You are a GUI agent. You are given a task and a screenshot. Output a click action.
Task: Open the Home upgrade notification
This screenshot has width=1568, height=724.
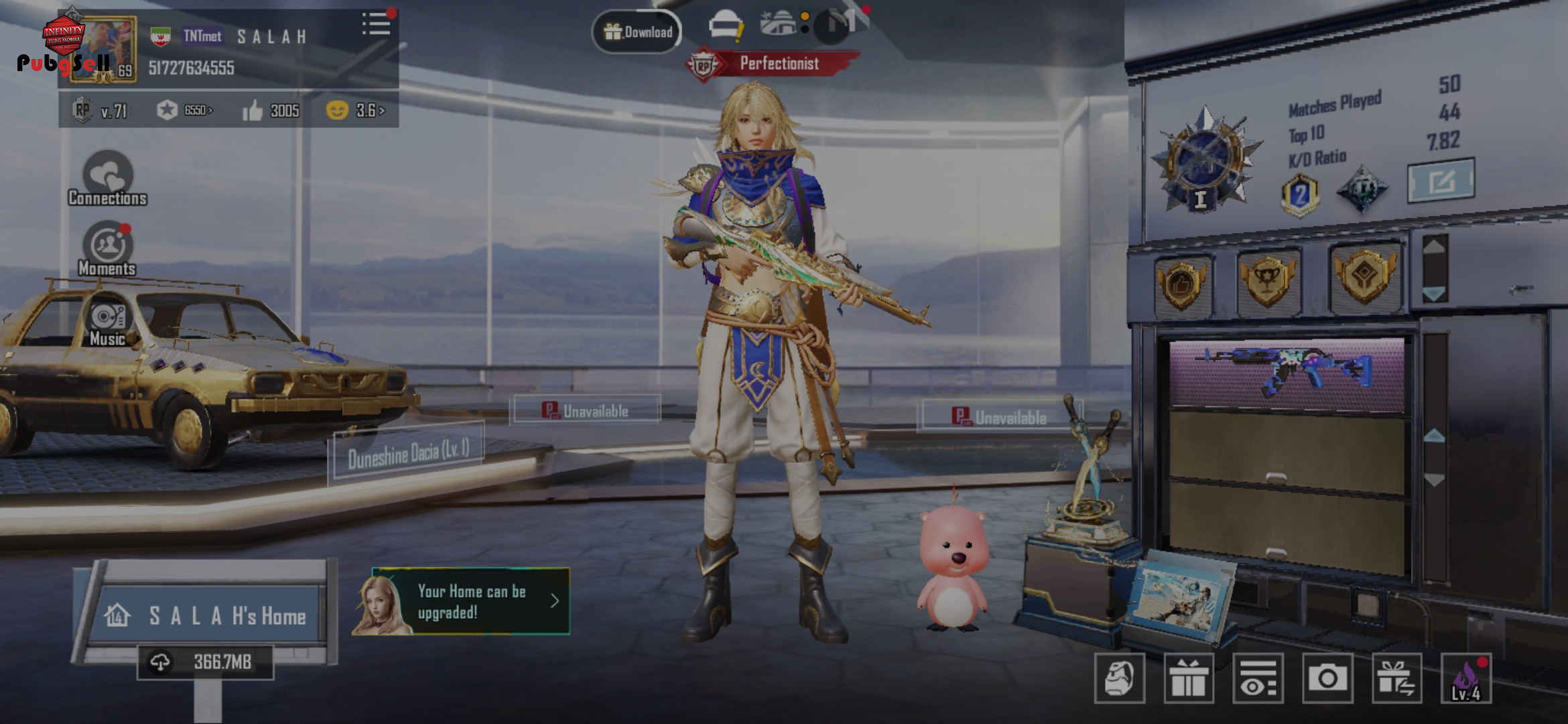click(462, 601)
